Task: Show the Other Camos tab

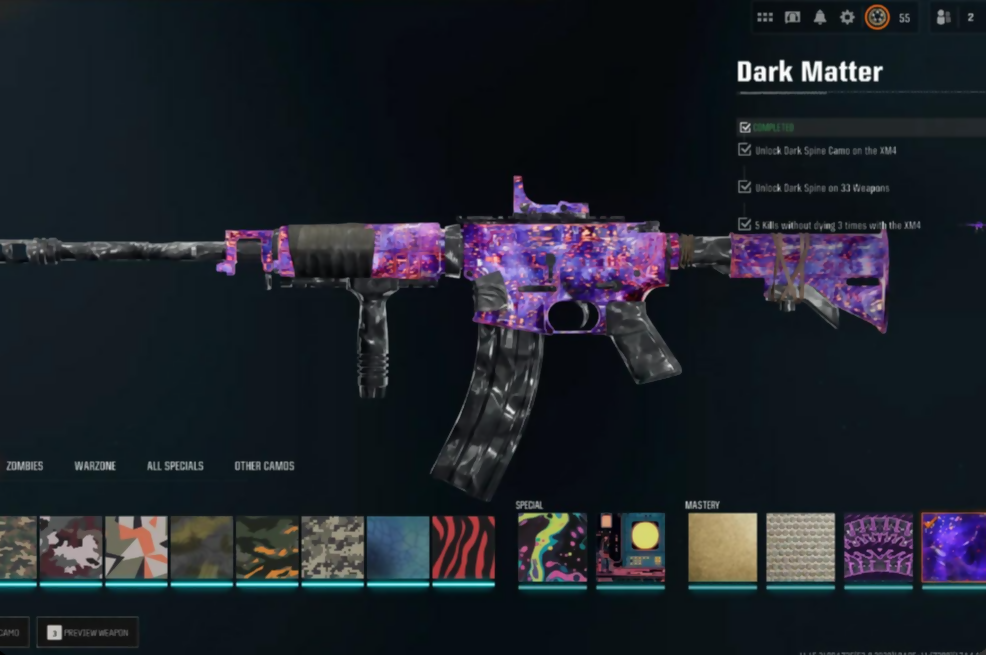Action: (264, 466)
